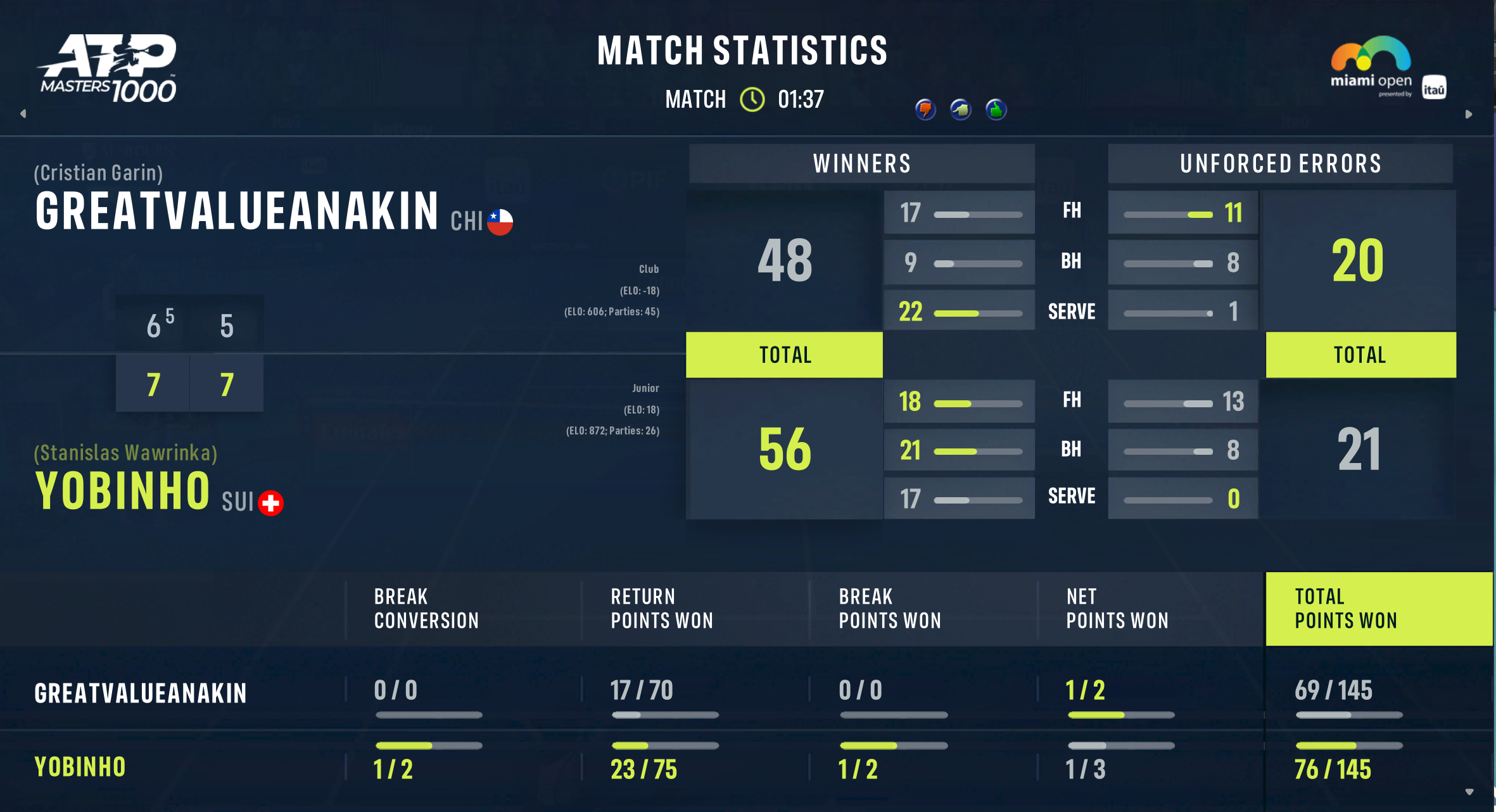Rate the opponent with the orange thumbs-down icon
The height and width of the screenshot is (812, 1496).
pyautogui.click(x=925, y=110)
